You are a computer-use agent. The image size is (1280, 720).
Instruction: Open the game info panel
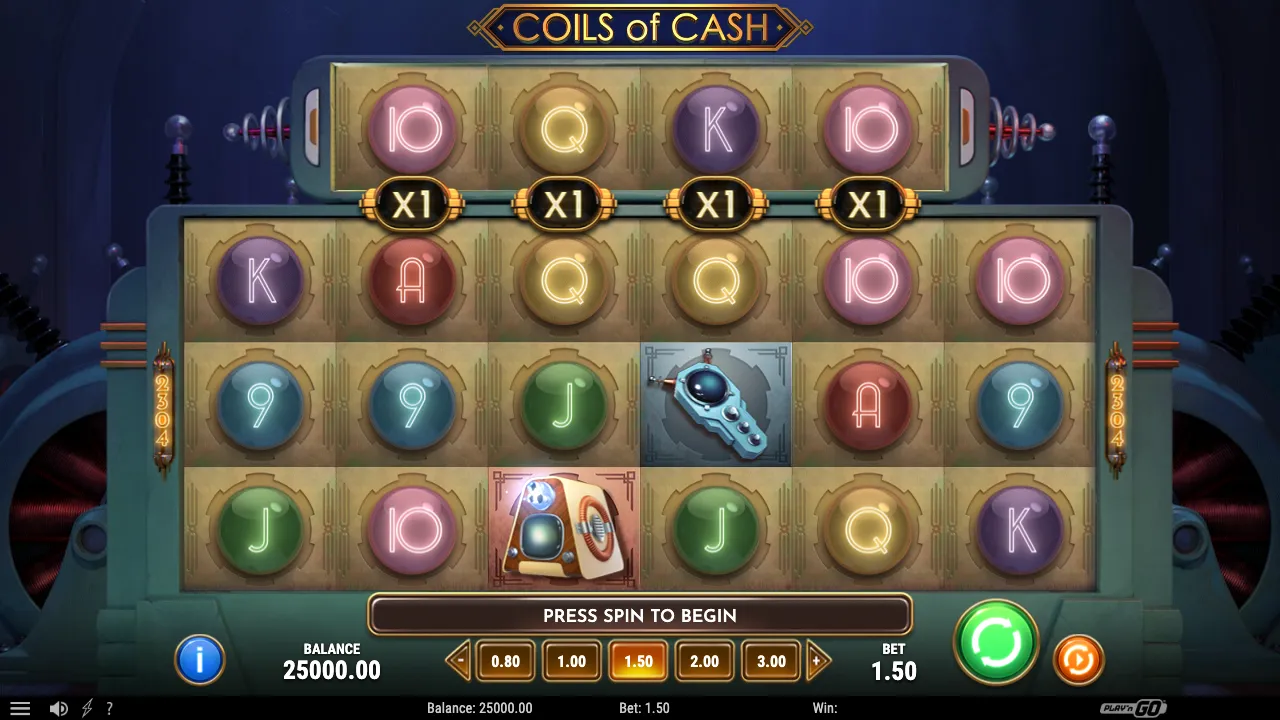click(x=198, y=659)
